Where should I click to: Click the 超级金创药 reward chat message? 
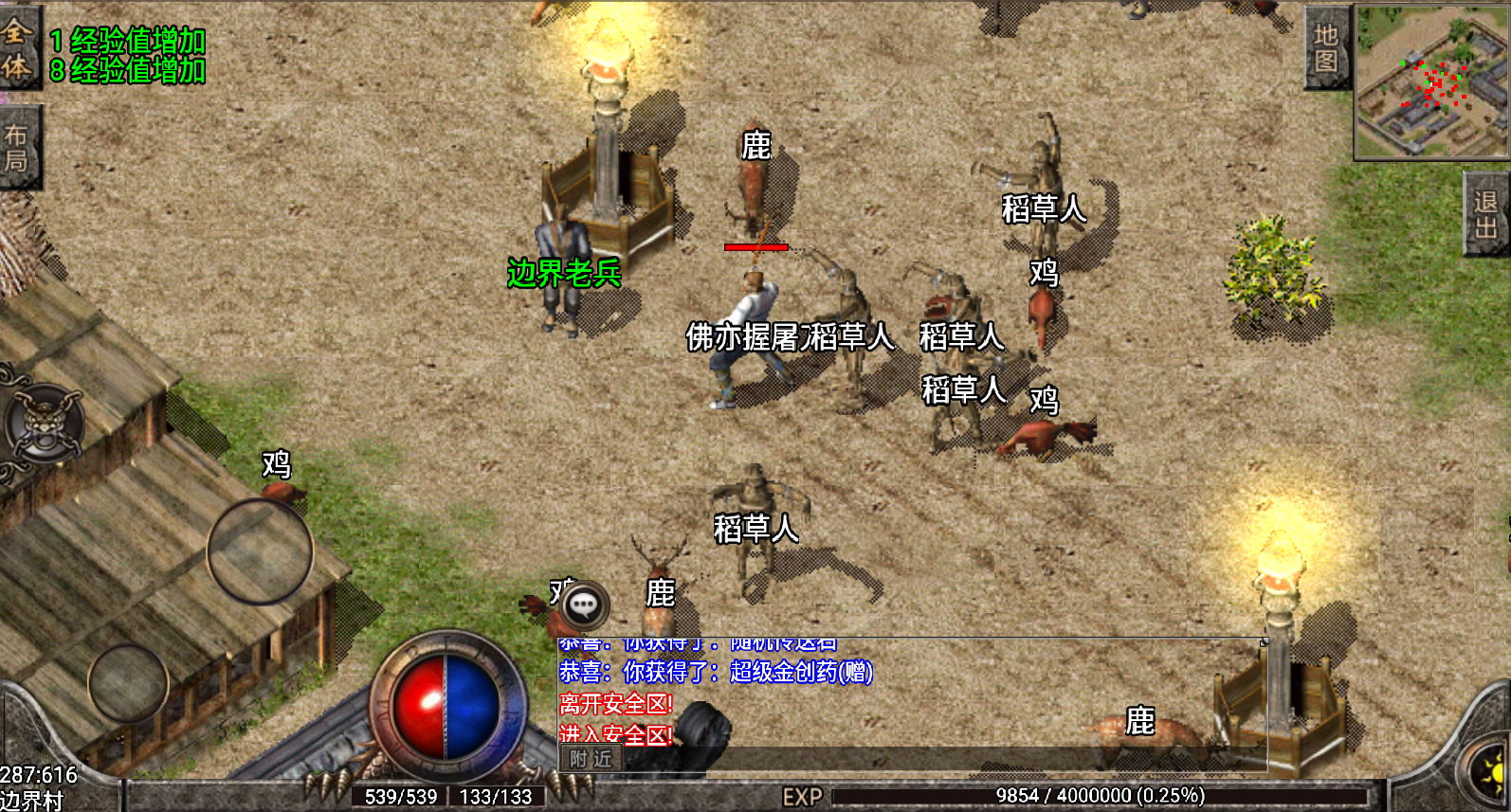pos(716,672)
